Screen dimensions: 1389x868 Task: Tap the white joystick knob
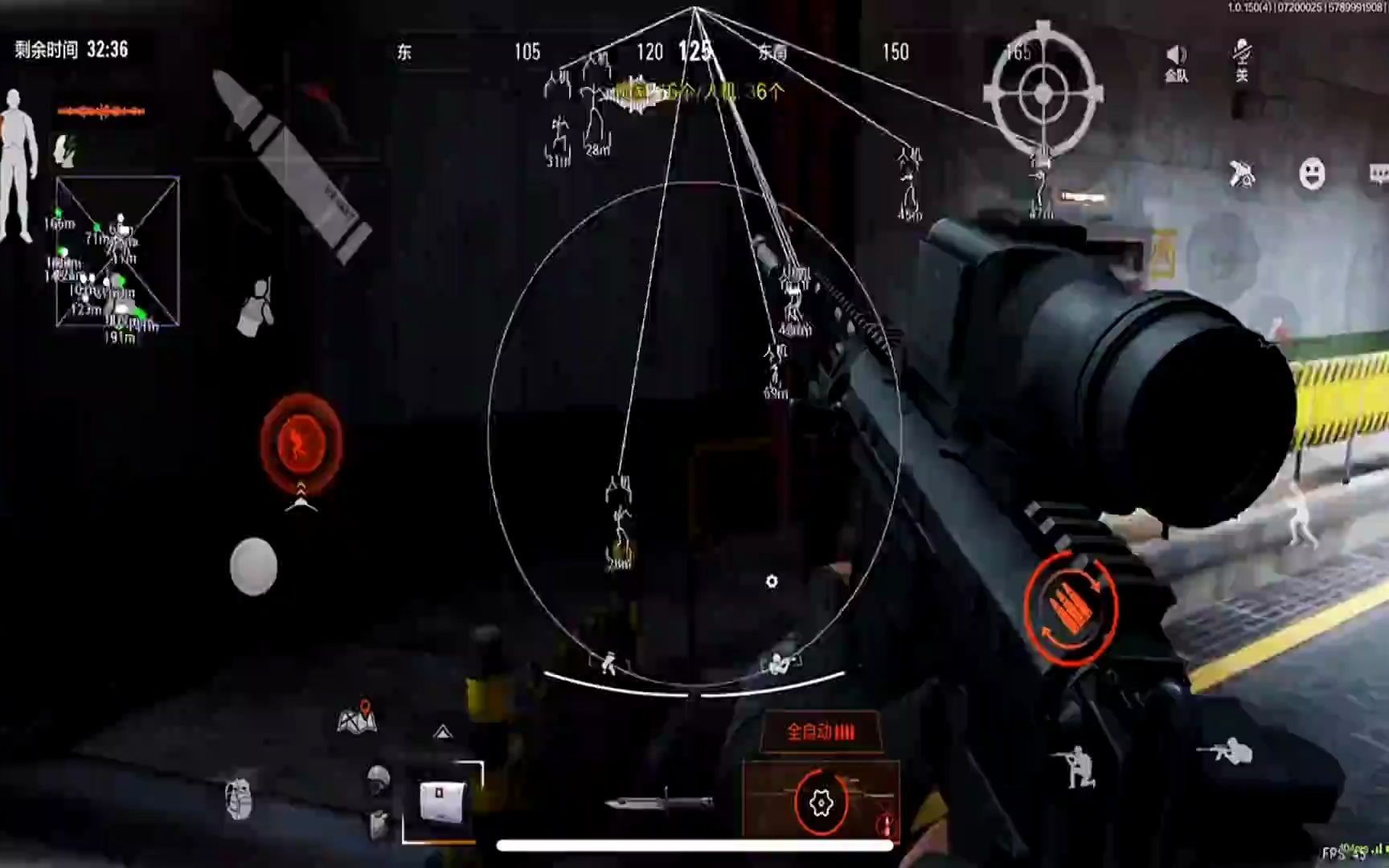coord(254,567)
